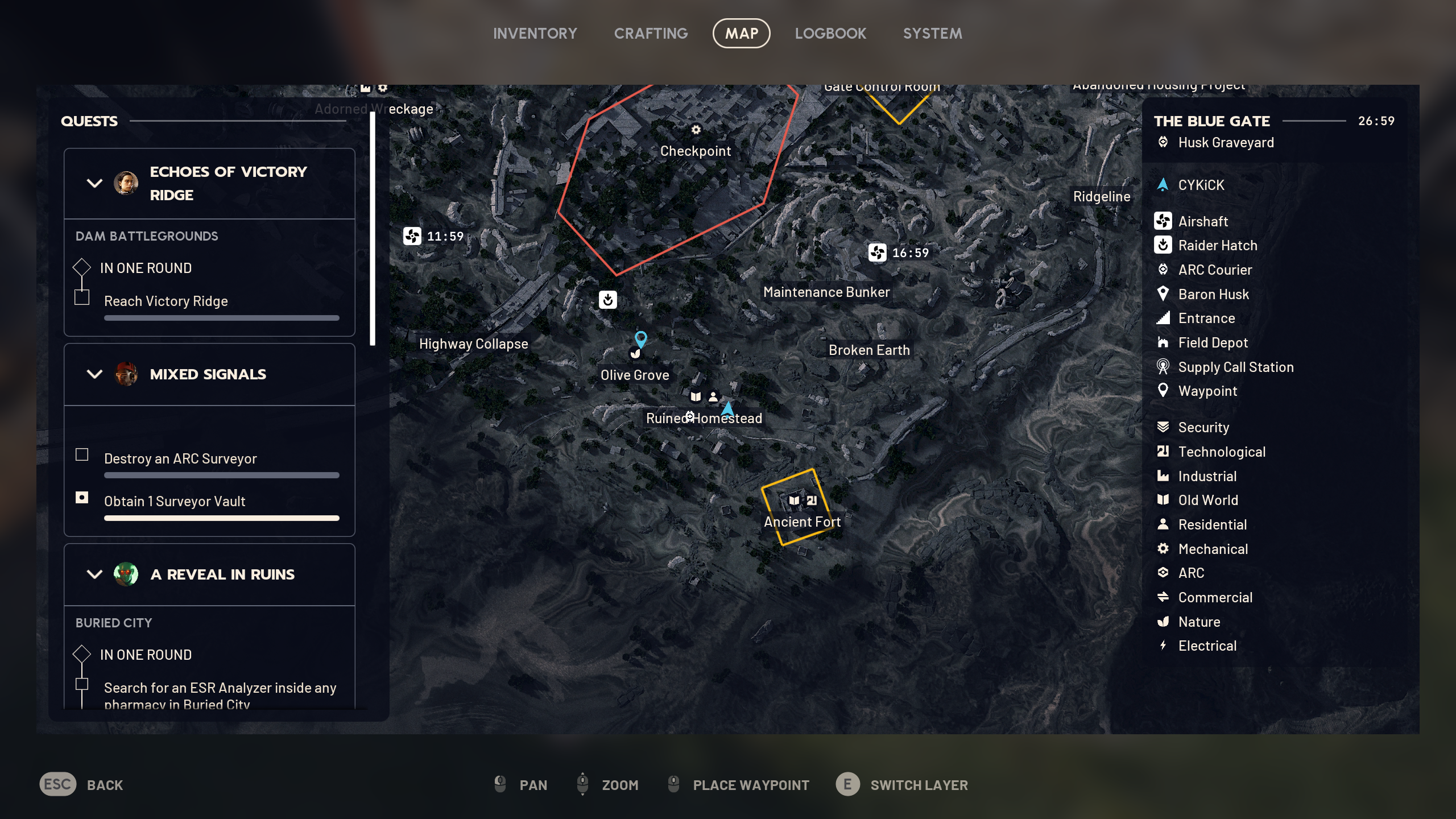Open the Logbook tab

click(830, 33)
